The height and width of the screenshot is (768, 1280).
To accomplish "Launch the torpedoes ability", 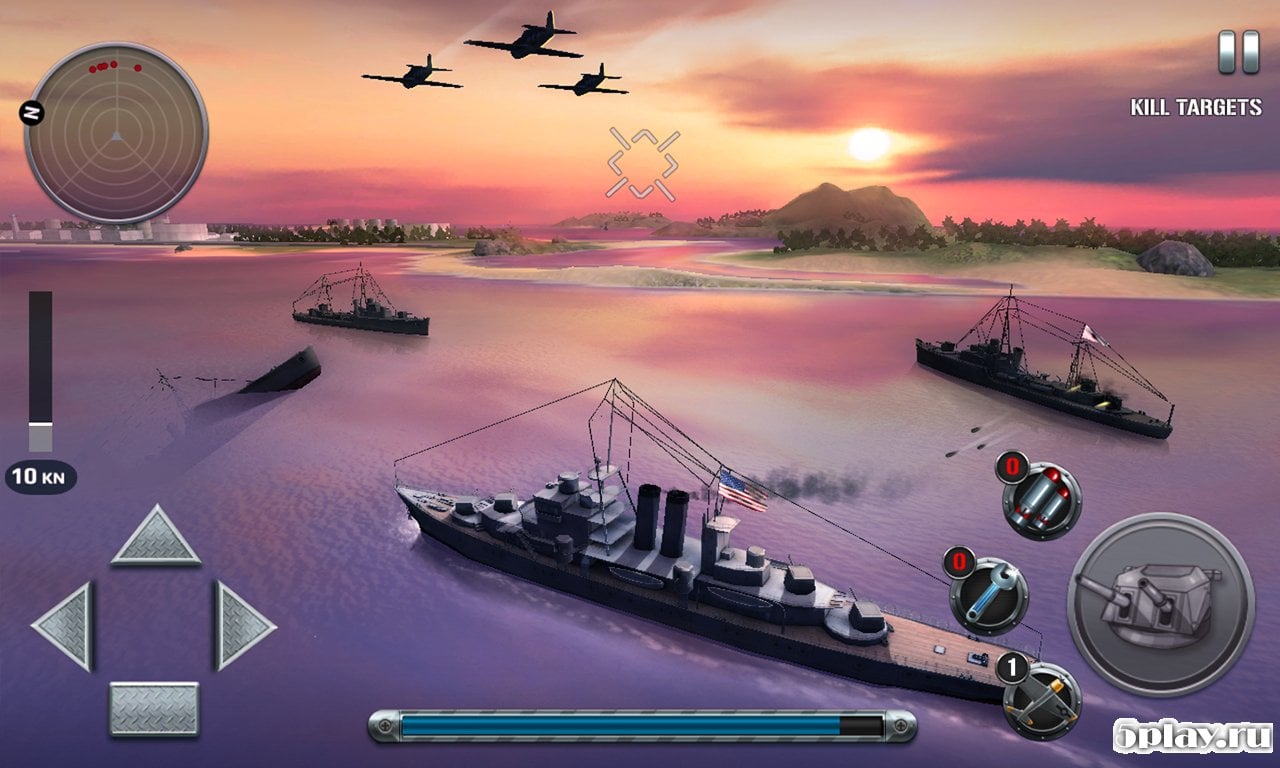I will click(x=1042, y=500).
